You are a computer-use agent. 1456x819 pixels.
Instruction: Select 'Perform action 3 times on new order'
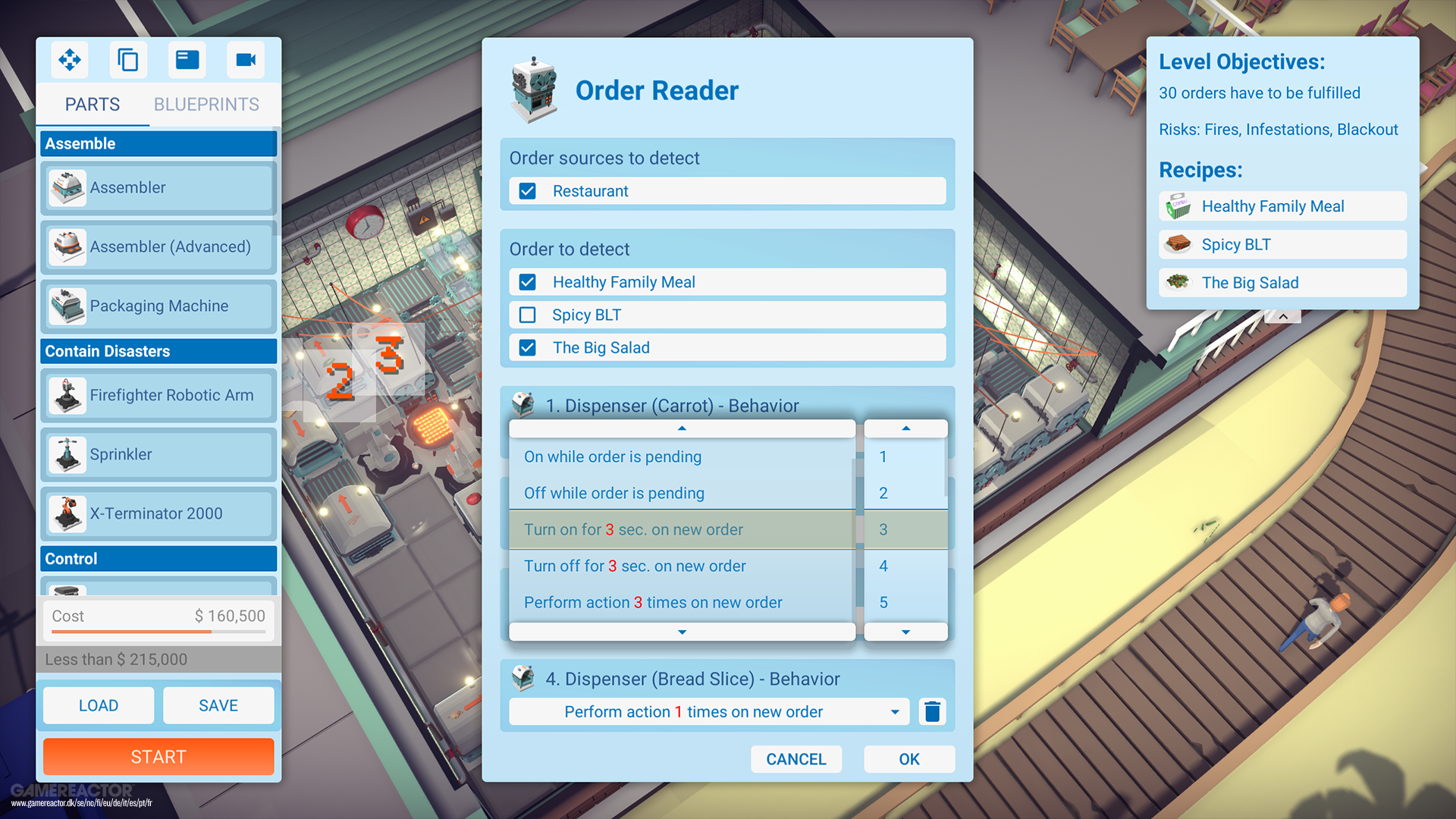point(653,602)
